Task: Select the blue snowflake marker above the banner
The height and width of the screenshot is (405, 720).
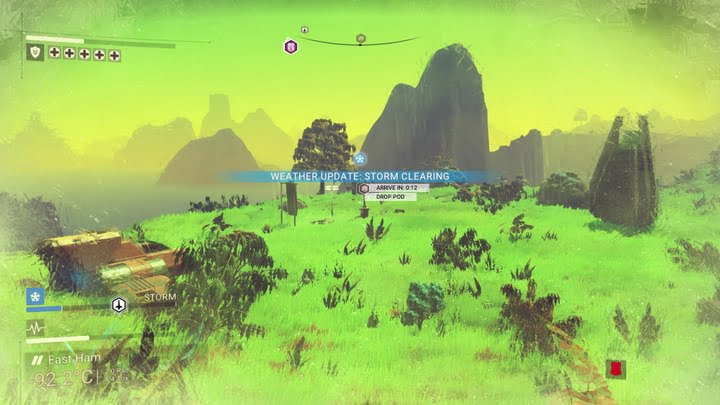Action: pos(361,158)
